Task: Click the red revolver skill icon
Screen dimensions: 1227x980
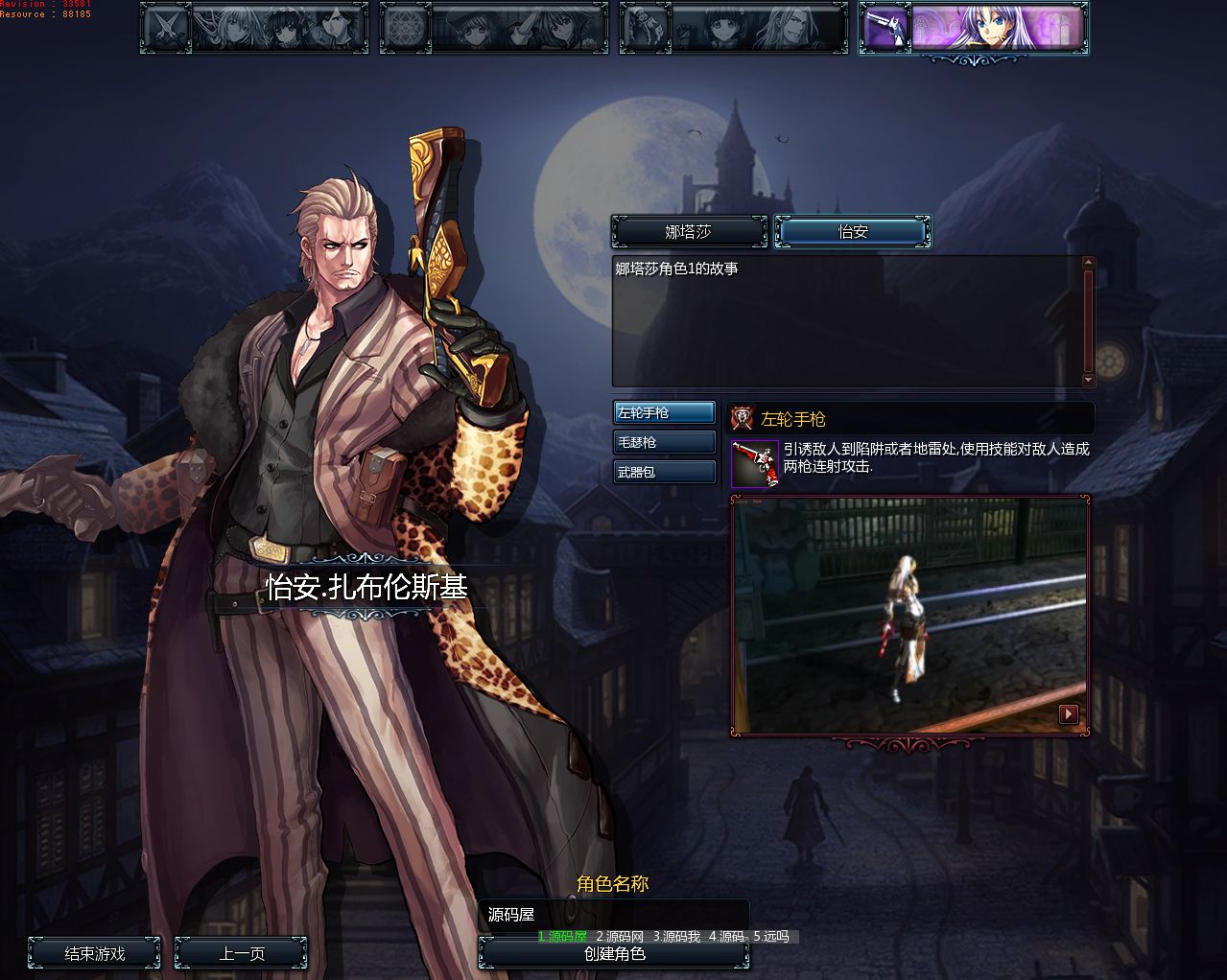Action: [x=755, y=464]
